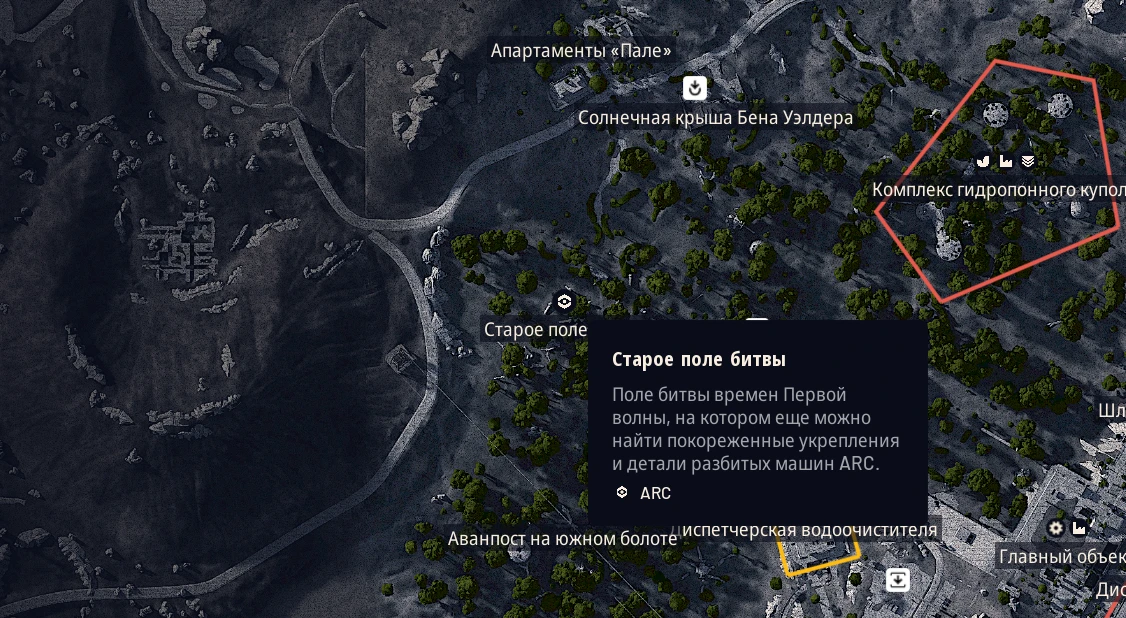Select the factory icon above Главный объект

[1079, 527]
